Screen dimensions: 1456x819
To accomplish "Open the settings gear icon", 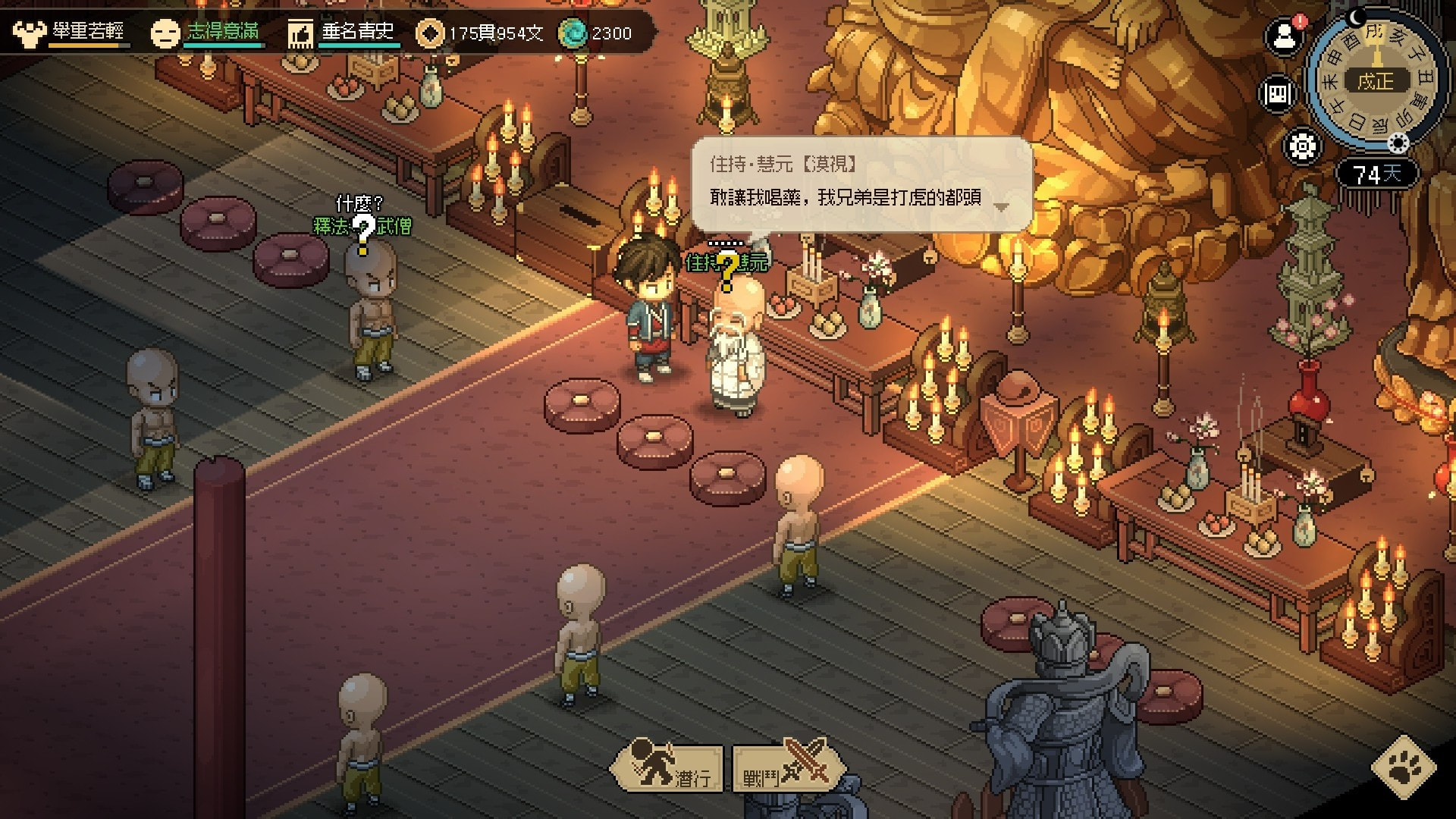I will pyautogui.click(x=1302, y=146).
